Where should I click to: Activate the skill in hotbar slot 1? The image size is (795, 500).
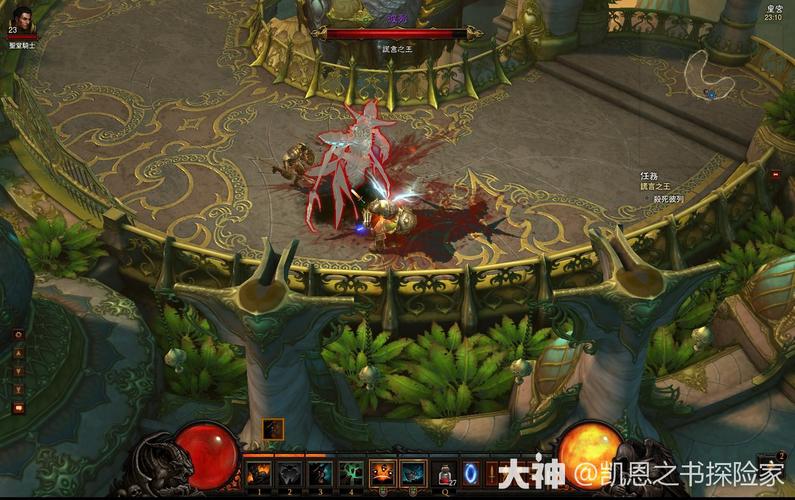[x=259, y=473]
